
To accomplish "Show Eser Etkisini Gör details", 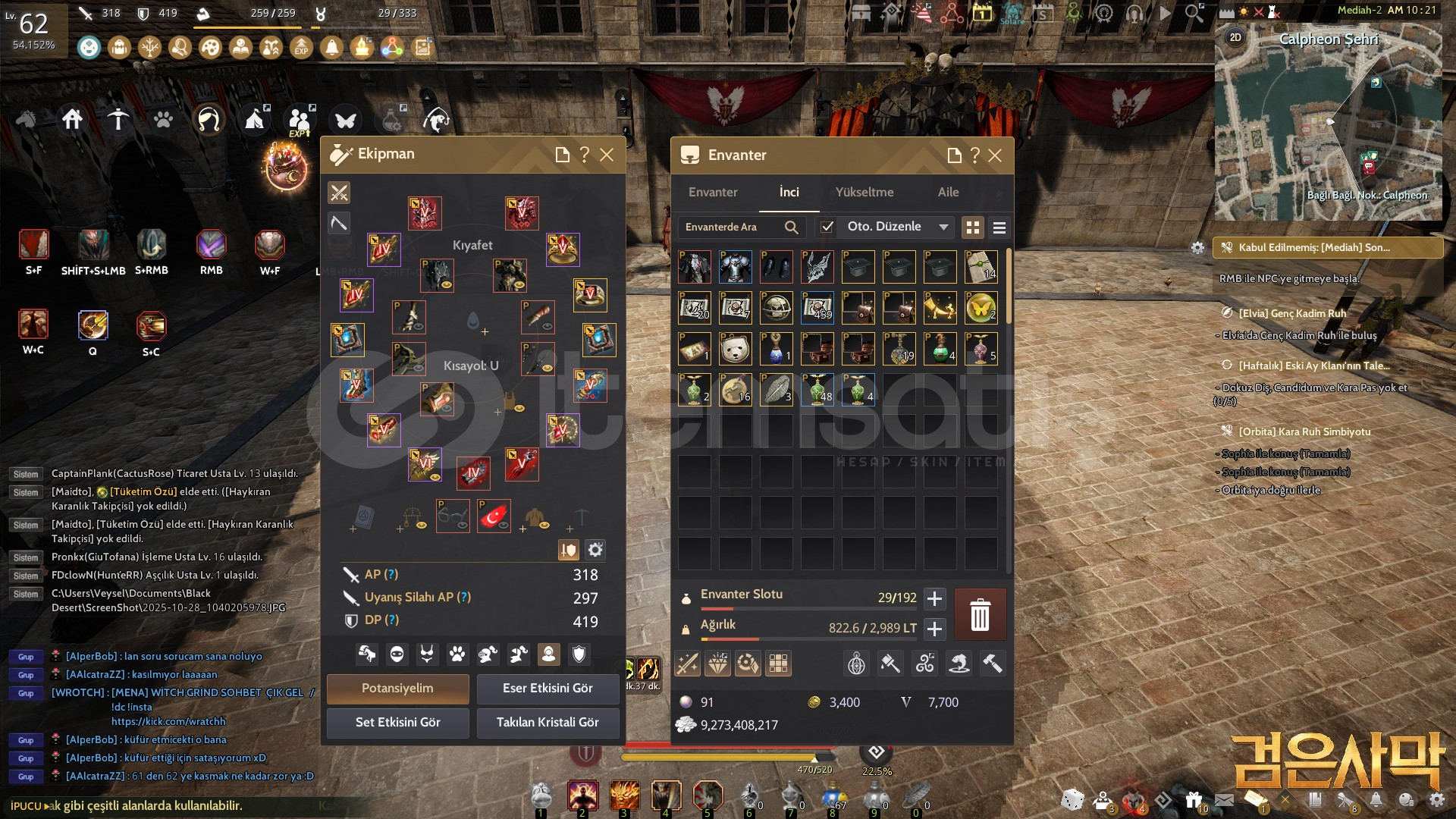I will [x=548, y=689].
